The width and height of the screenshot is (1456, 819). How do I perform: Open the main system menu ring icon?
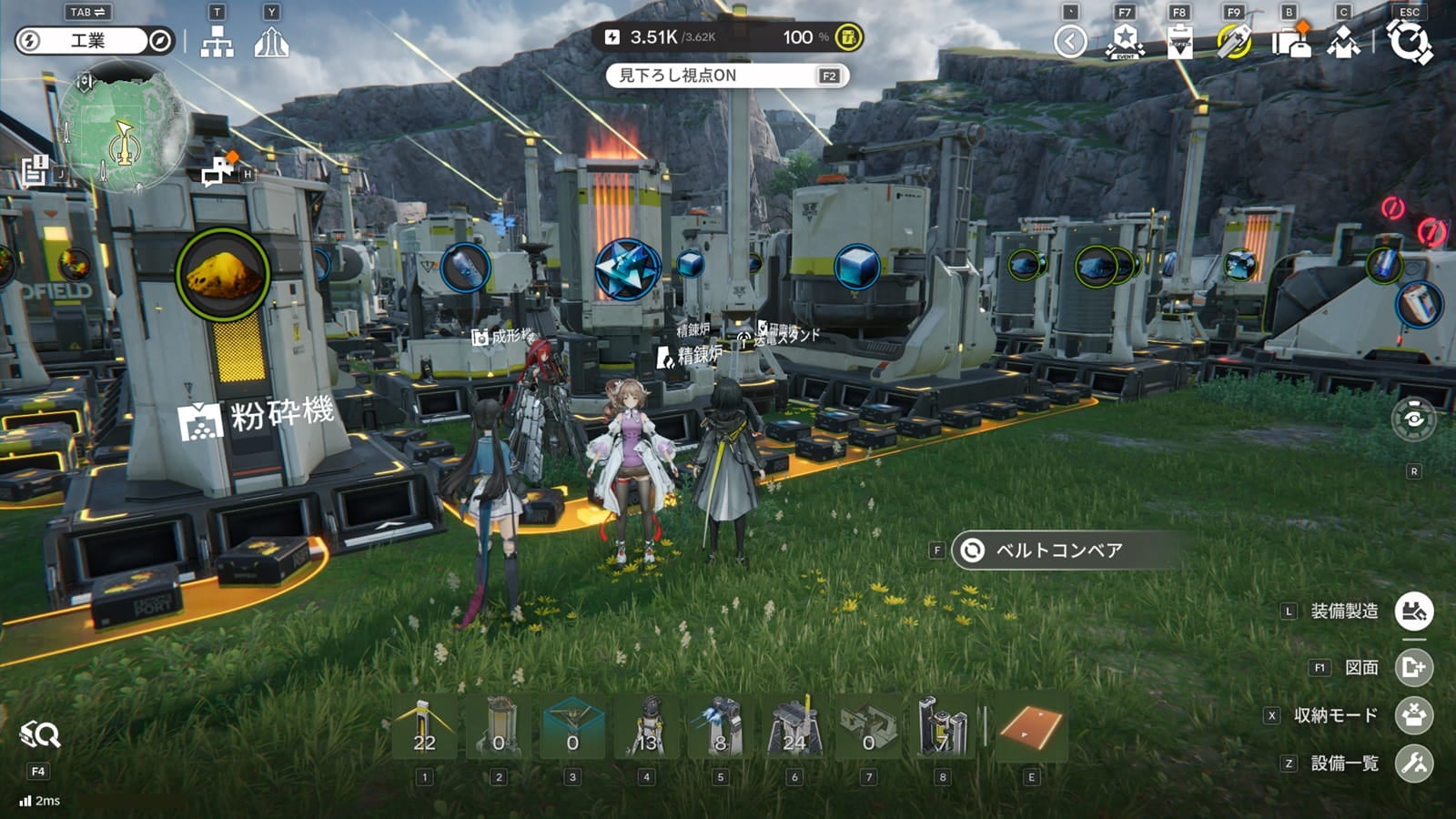point(1409,42)
